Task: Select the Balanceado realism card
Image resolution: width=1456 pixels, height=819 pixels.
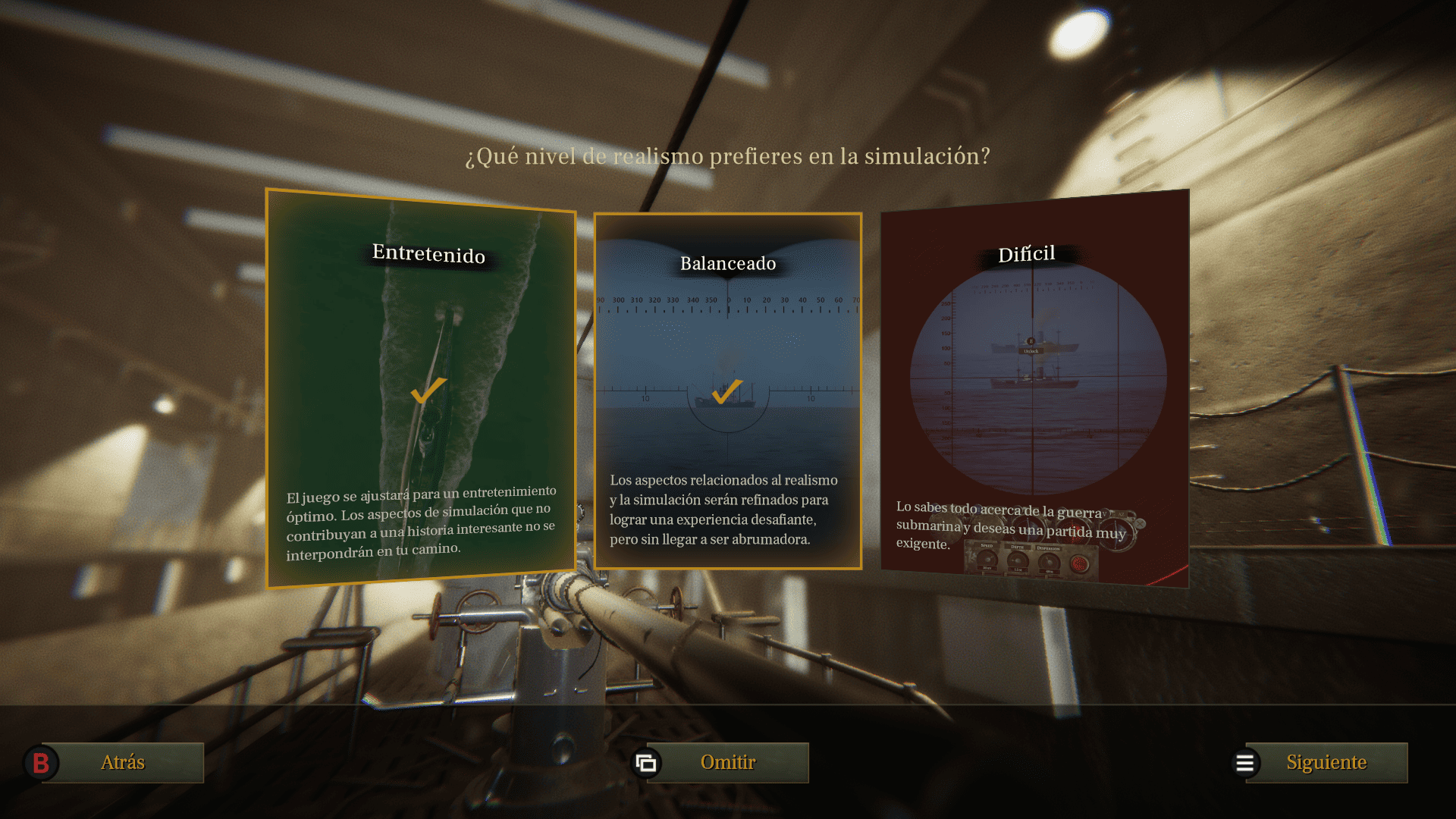Action: pos(728,391)
